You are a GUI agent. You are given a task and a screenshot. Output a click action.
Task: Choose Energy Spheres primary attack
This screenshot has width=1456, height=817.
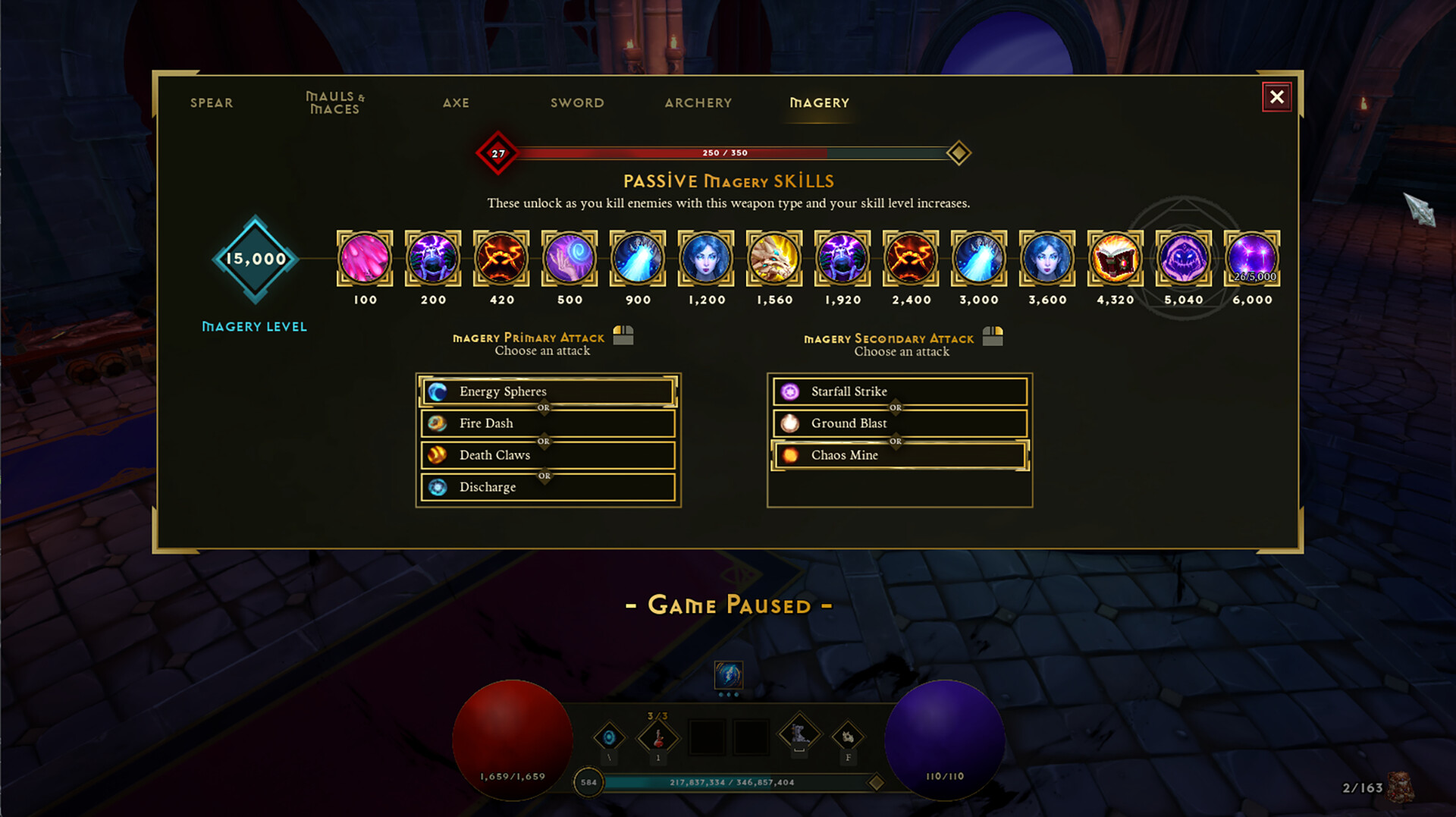click(x=548, y=391)
